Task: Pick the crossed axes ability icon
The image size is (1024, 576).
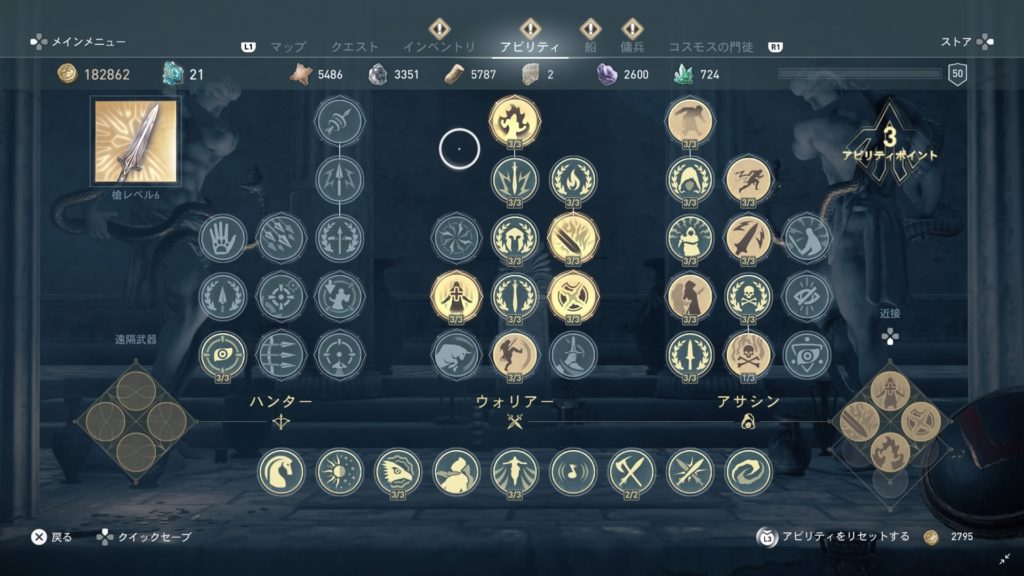Action: pos(632,471)
